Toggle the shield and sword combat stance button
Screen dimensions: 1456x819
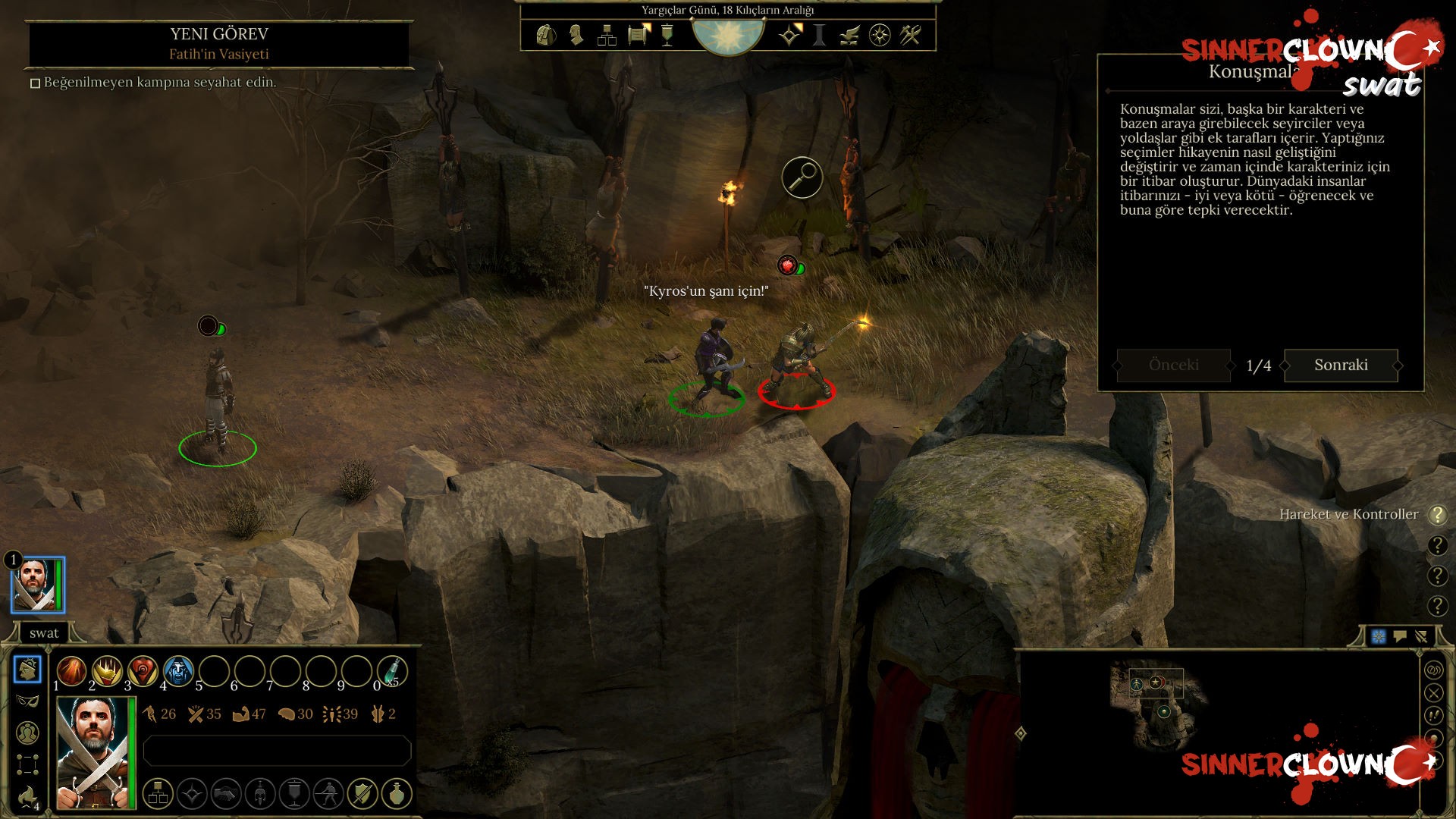tap(362, 794)
